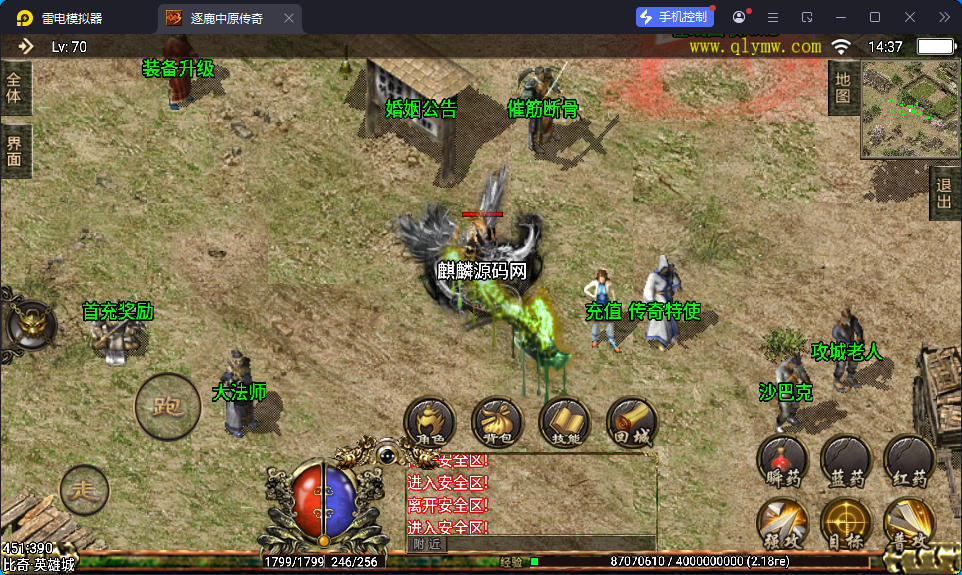Open the 地图 map button

[843, 88]
